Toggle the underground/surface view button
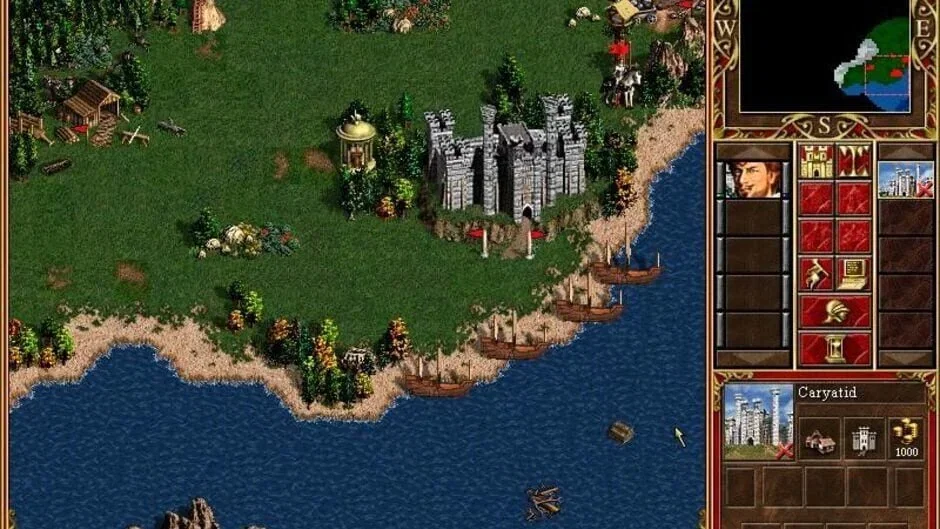 pyautogui.click(x=853, y=161)
